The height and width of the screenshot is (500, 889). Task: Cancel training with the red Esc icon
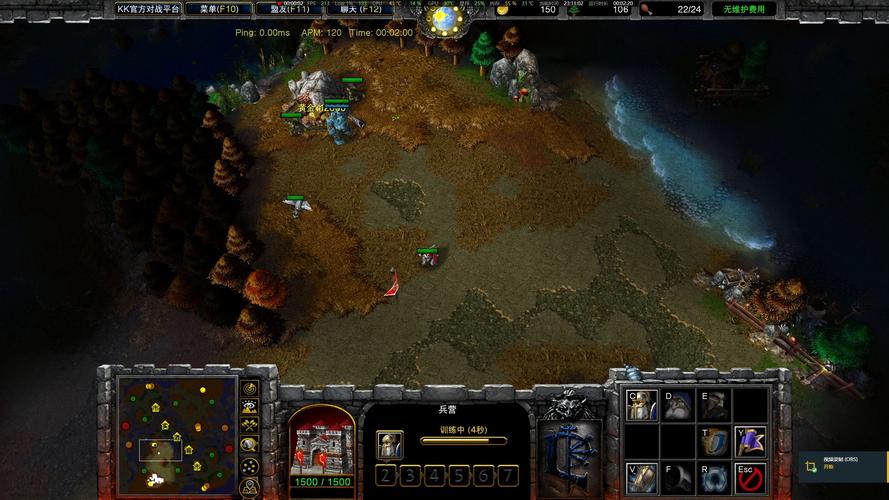coord(750,477)
